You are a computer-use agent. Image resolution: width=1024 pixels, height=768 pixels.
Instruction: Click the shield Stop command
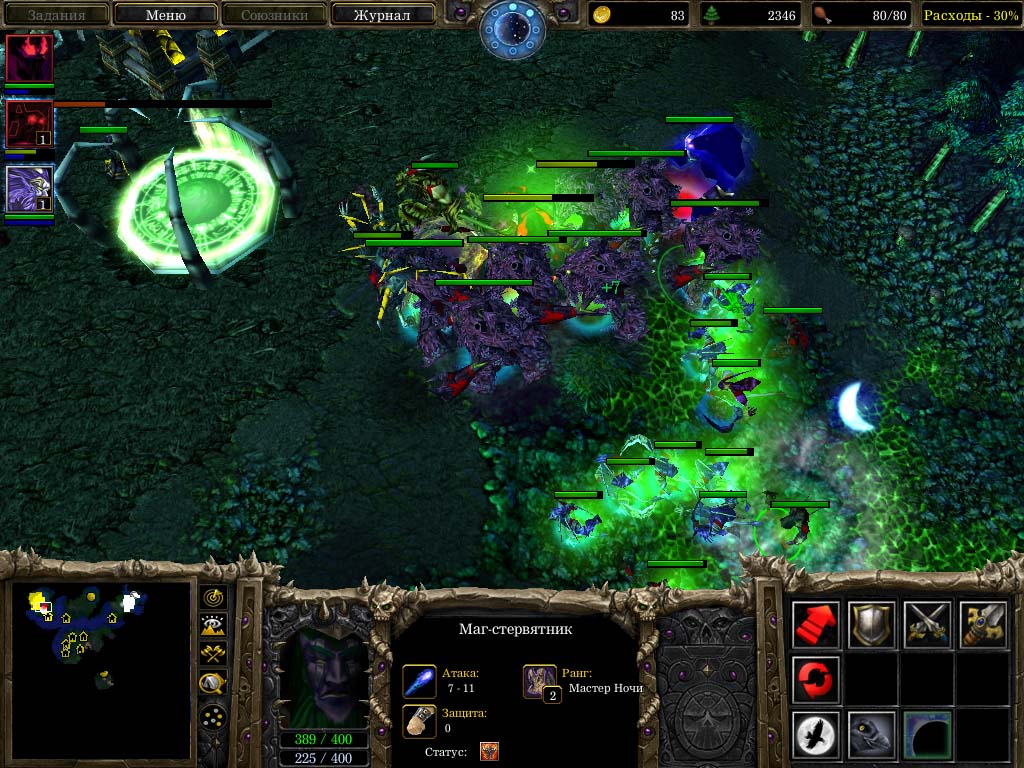pos(872,625)
